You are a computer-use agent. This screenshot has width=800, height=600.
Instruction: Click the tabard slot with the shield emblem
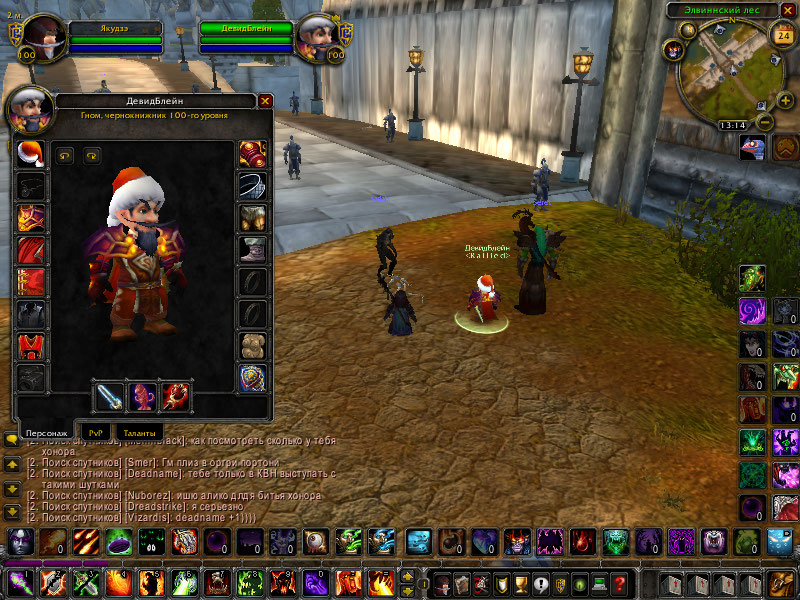coord(253,378)
